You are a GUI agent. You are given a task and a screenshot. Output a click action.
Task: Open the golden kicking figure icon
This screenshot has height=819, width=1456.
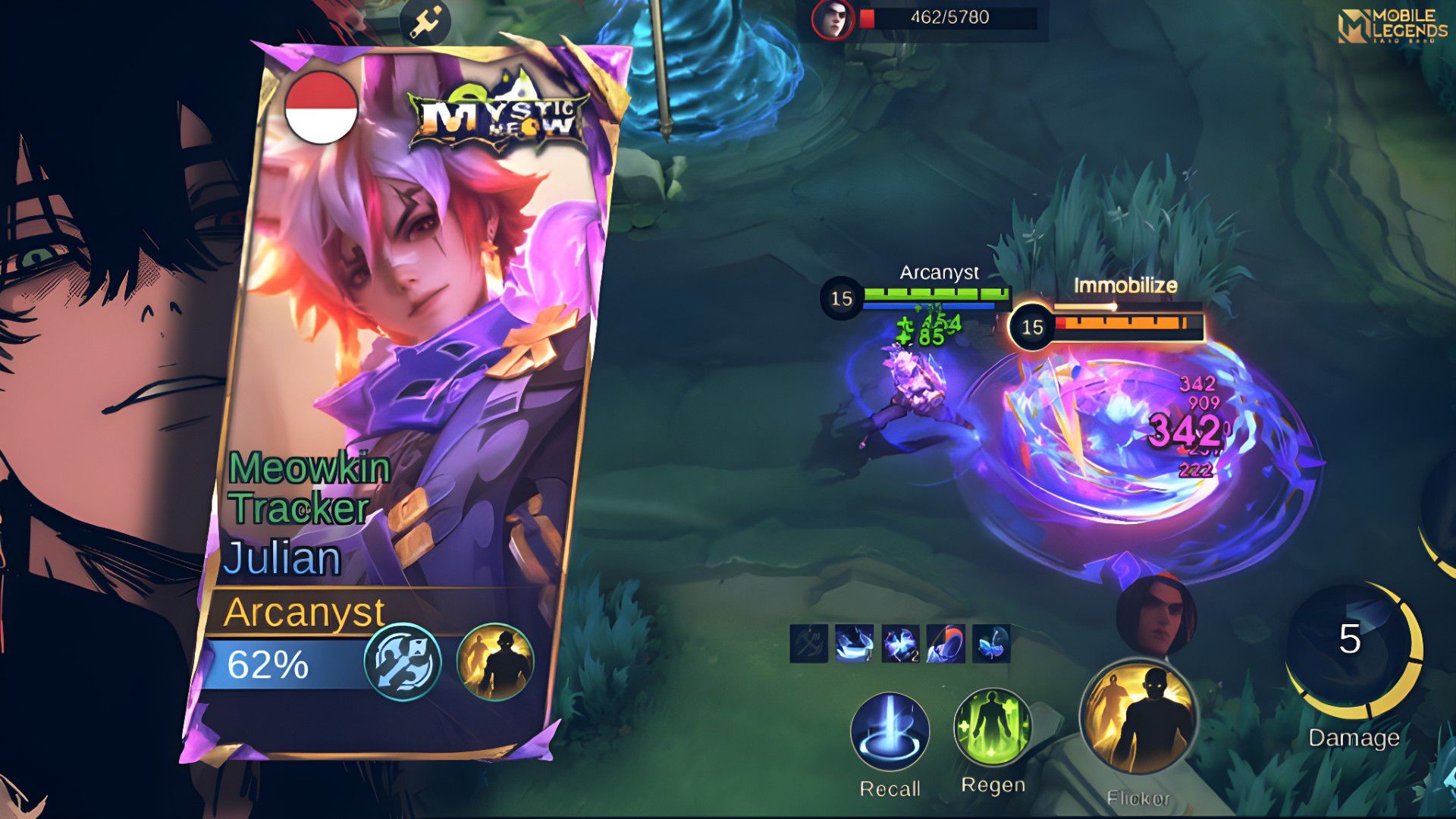point(425,22)
